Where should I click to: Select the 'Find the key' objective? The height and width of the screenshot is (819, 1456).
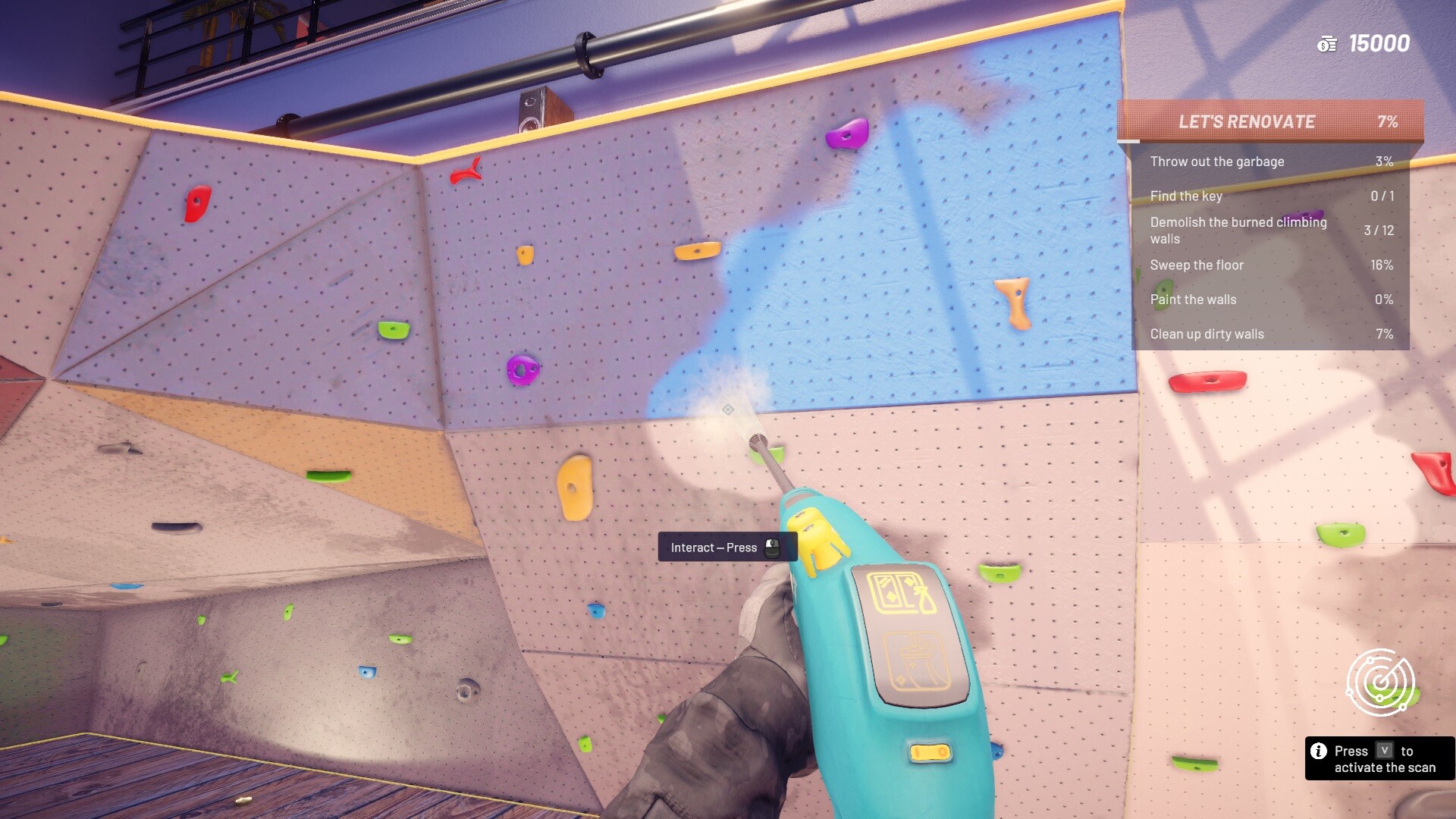pos(1187,196)
